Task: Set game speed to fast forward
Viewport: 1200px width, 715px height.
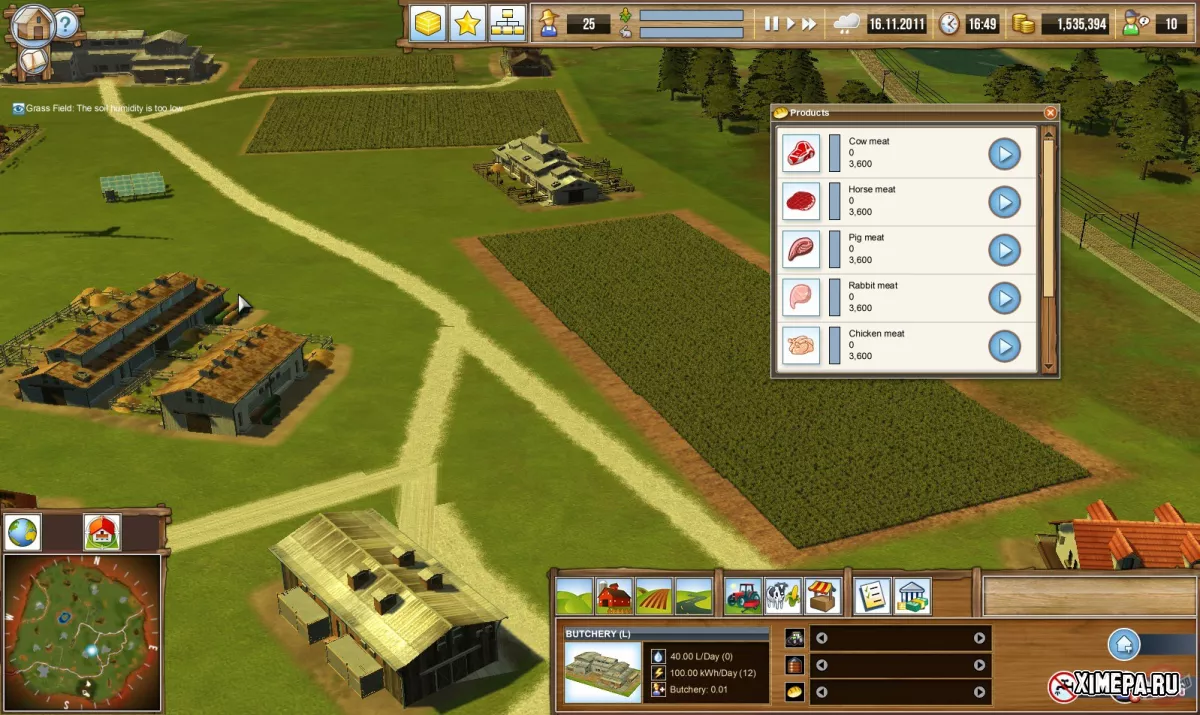Action: [809, 23]
